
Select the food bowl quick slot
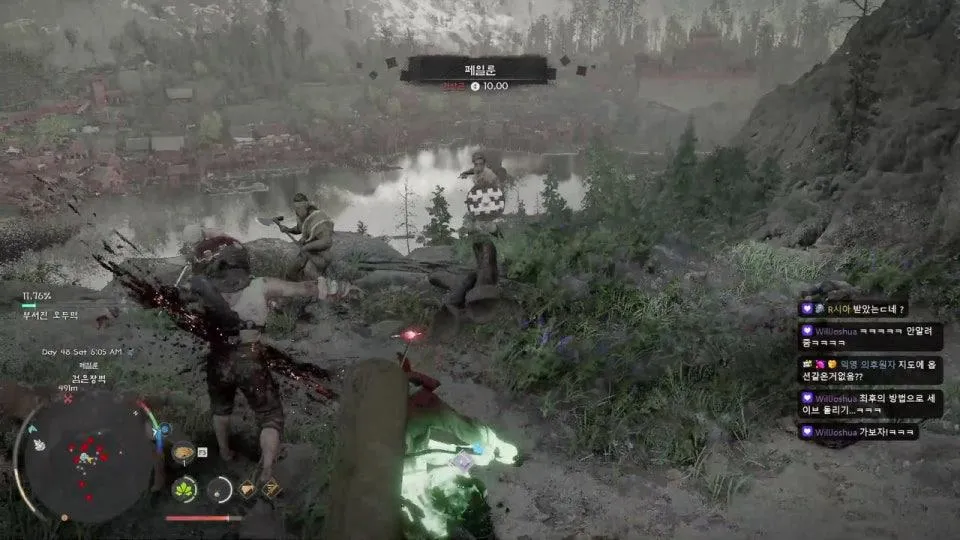(x=184, y=454)
